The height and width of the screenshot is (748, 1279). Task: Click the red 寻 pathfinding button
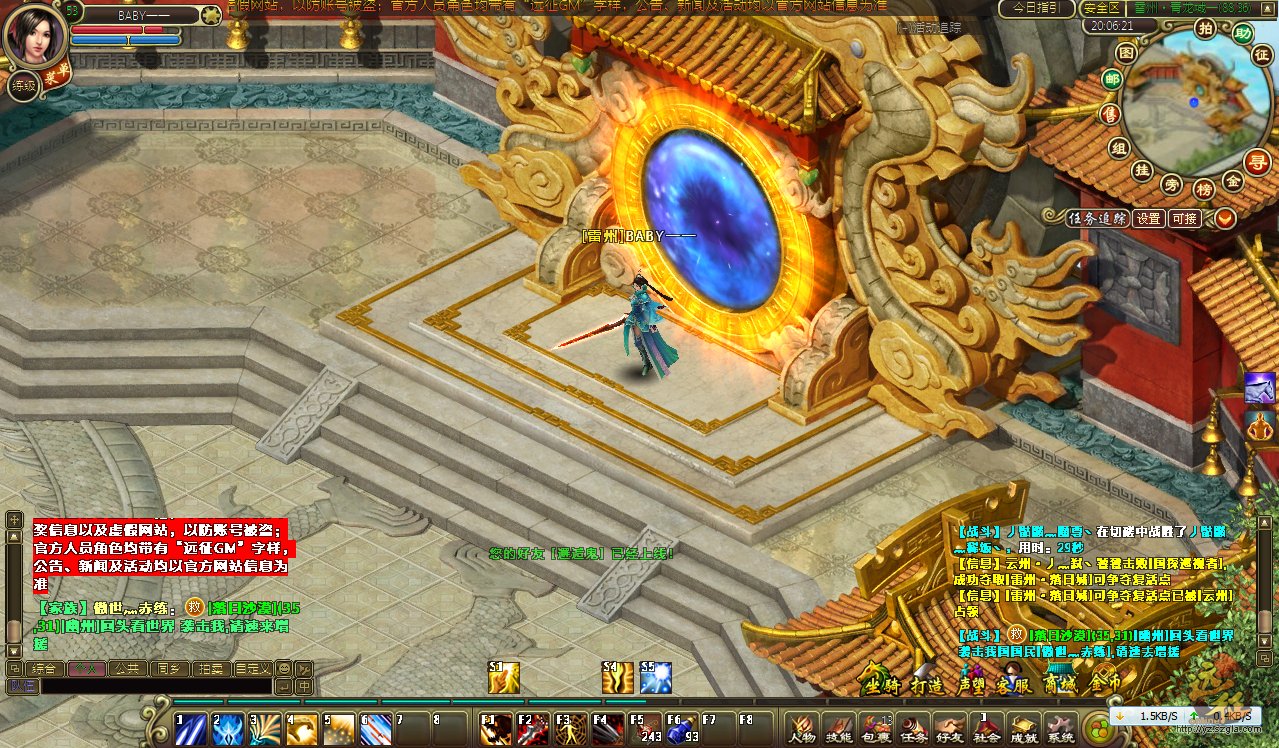pyautogui.click(x=1257, y=160)
